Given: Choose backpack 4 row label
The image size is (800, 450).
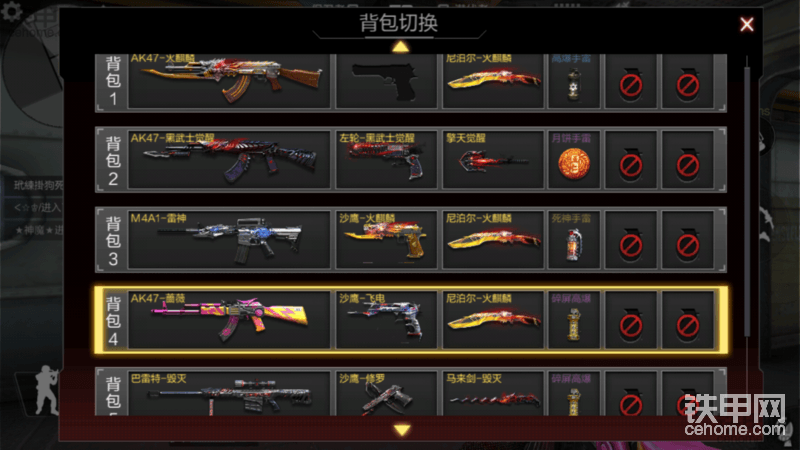Looking at the screenshot, I should [112, 319].
